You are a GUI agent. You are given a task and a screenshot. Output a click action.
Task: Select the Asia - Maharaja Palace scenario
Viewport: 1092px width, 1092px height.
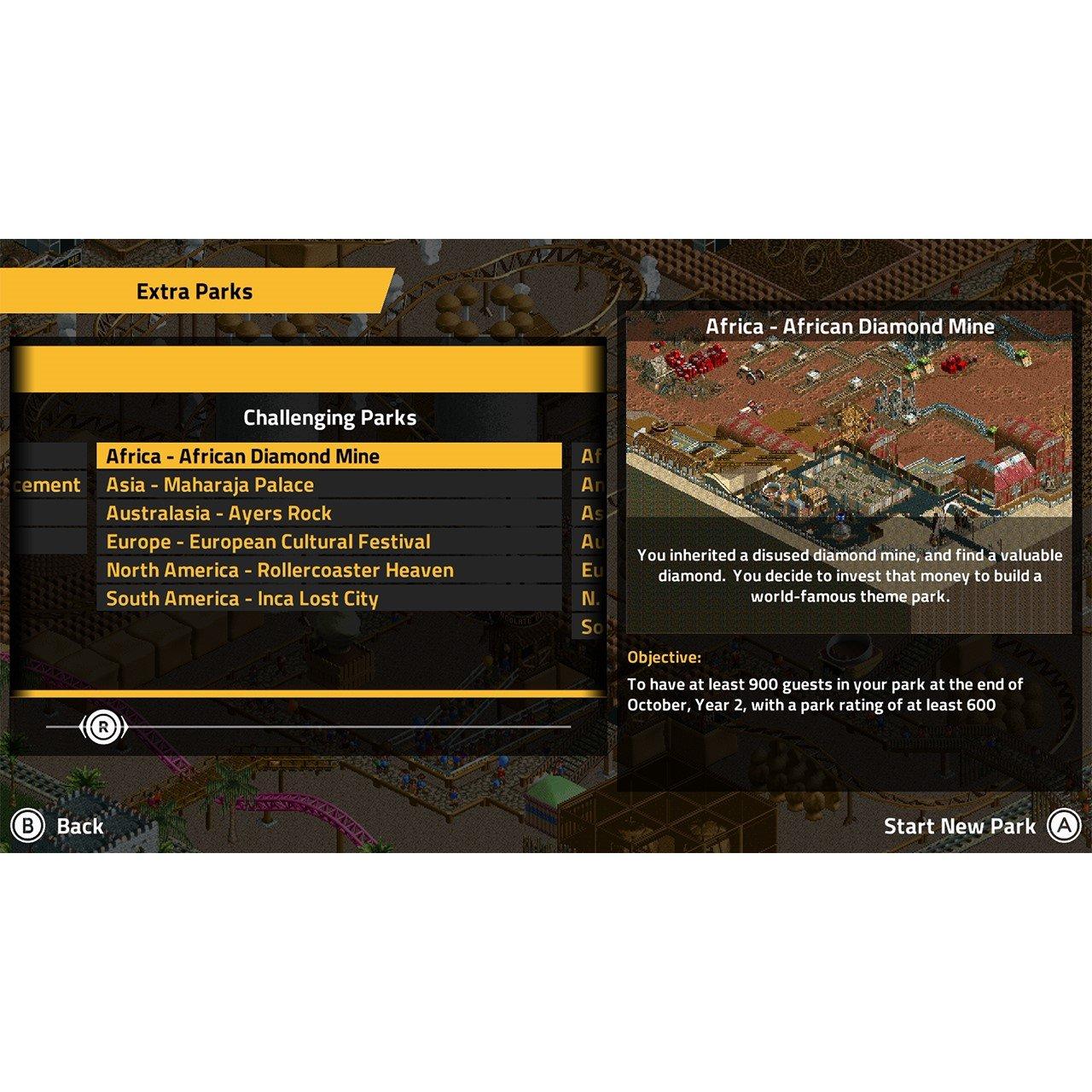pyautogui.click(x=208, y=484)
